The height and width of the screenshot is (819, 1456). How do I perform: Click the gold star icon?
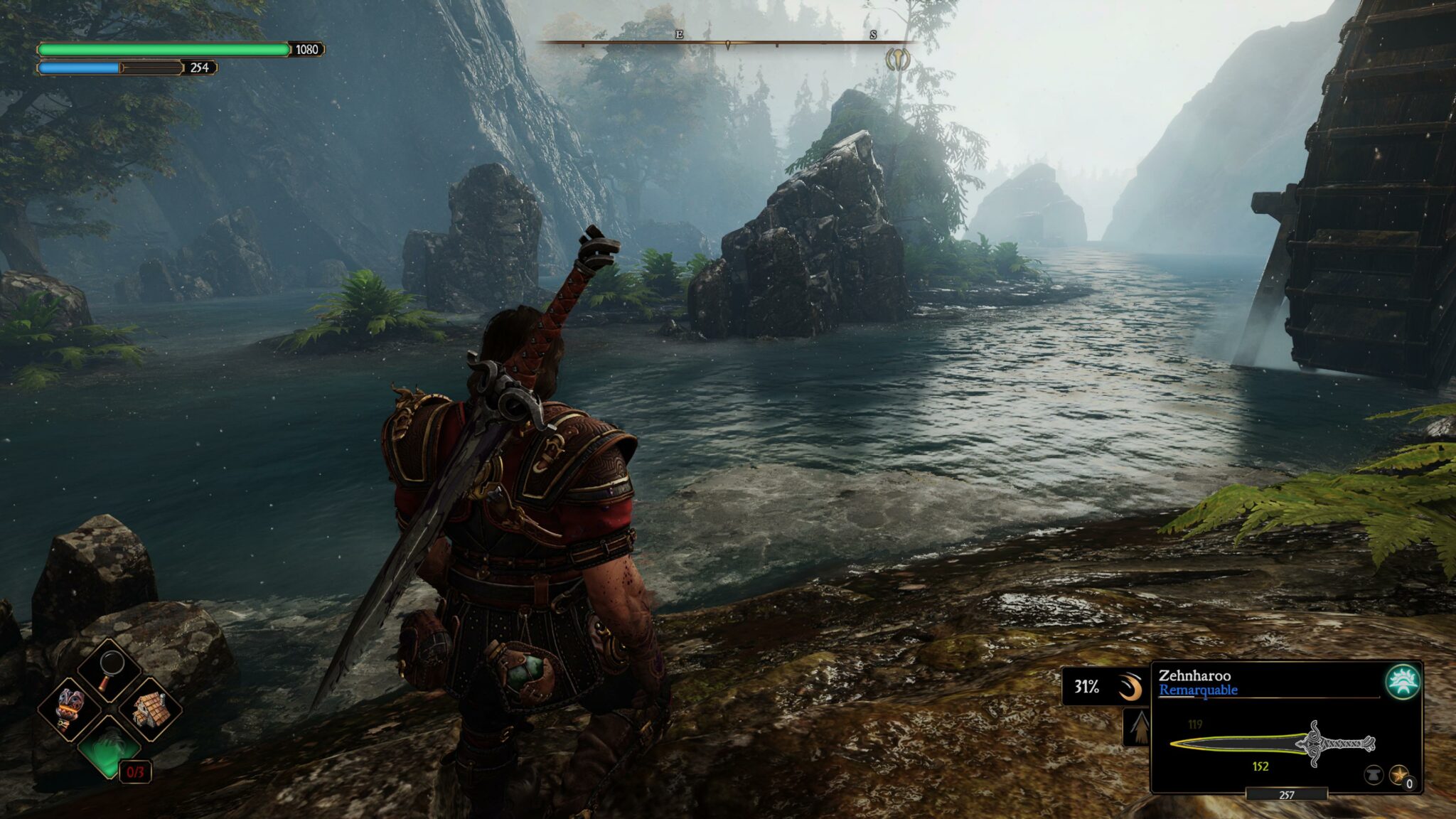tap(1398, 774)
